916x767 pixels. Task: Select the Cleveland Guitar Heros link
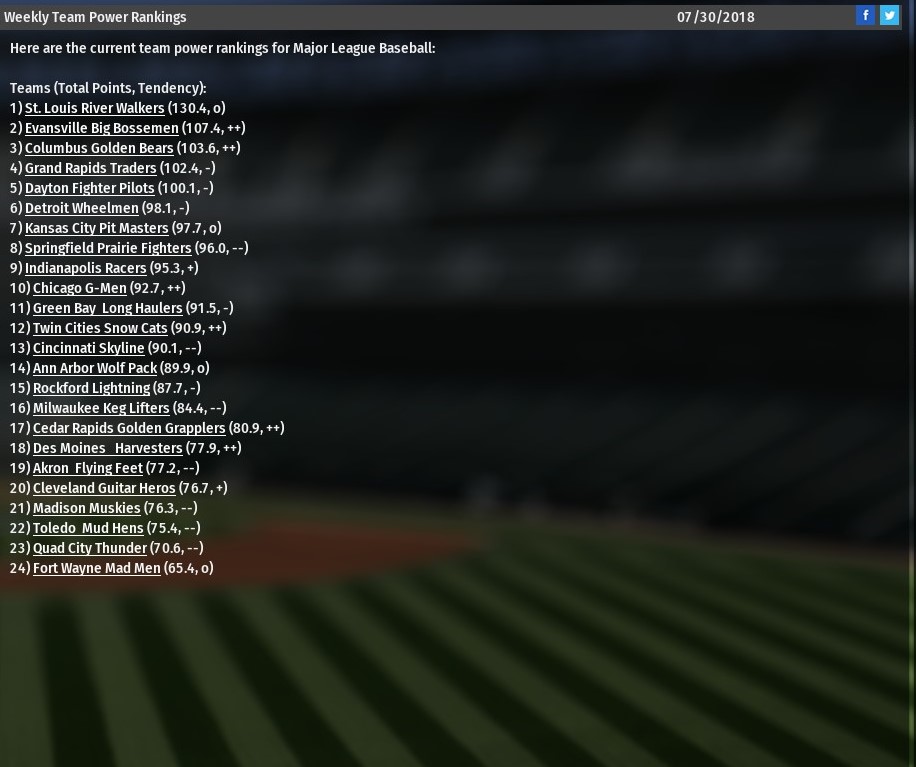(104, 488)
